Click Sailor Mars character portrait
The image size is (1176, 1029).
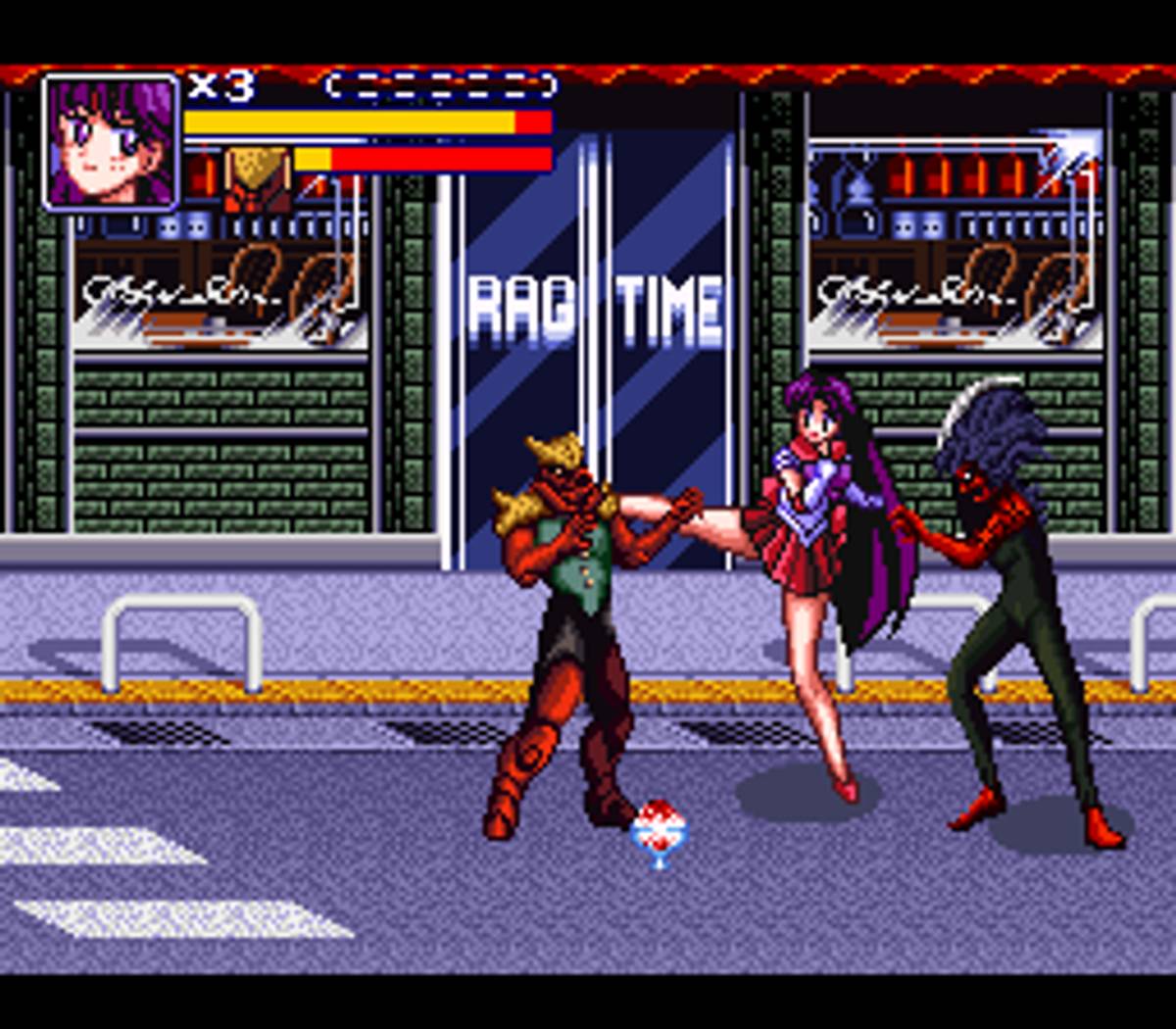coord(111,142)
